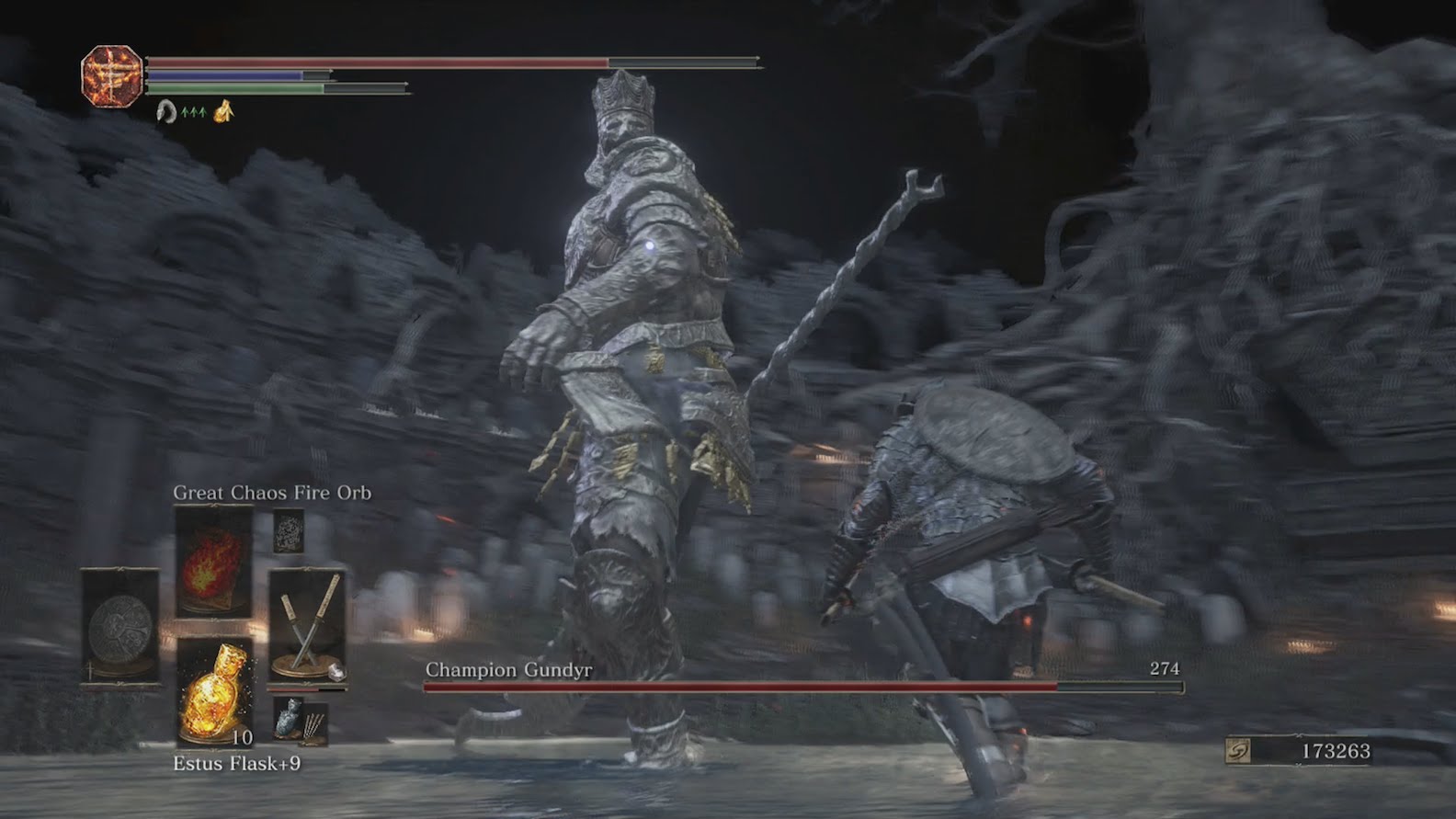Click the Great Chaos Fire Orb label text
The image size is (1456, 819).
click(273, 492)
